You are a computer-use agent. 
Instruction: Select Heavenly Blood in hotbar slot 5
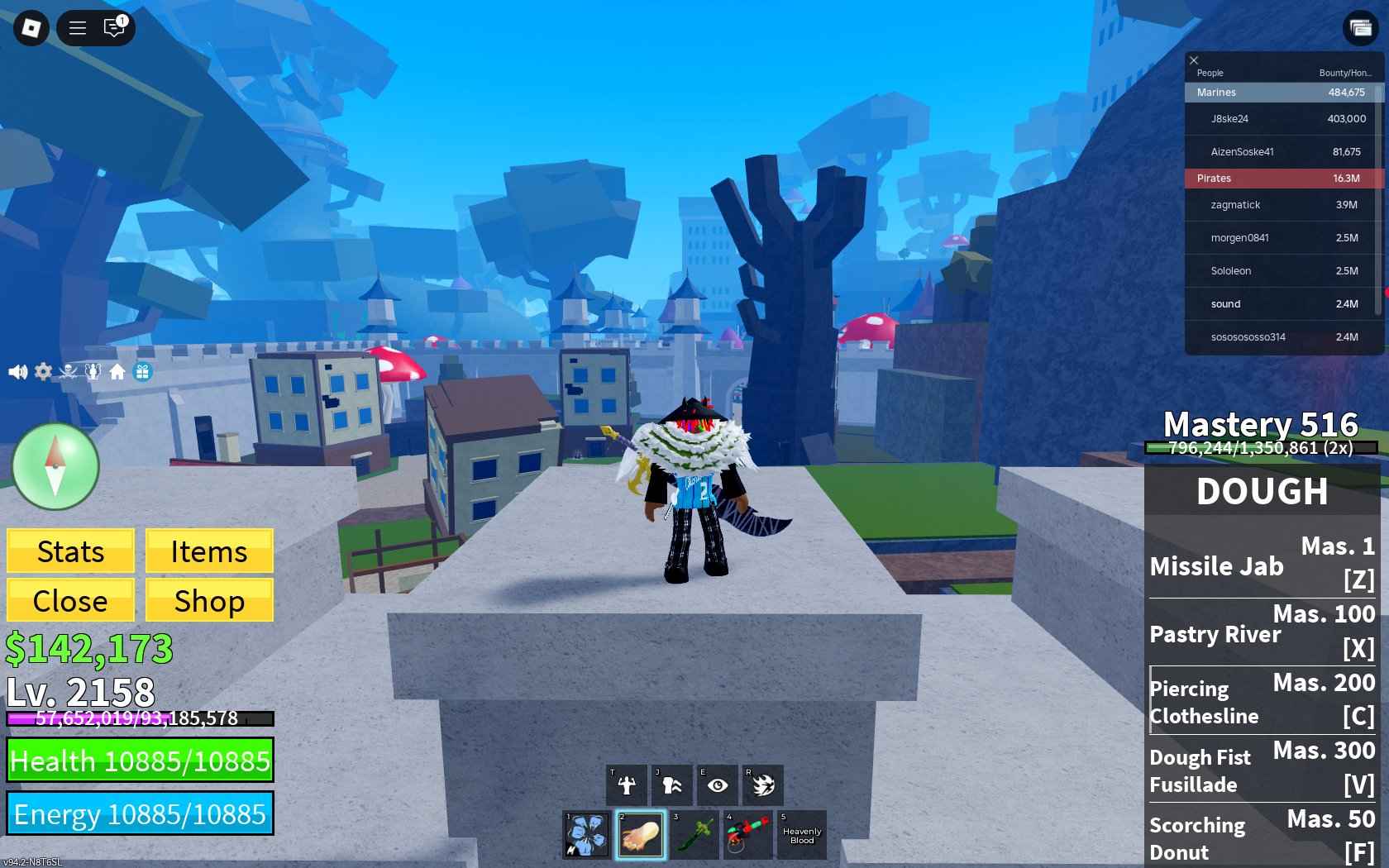pyautogui.click(x=800, y=835)
